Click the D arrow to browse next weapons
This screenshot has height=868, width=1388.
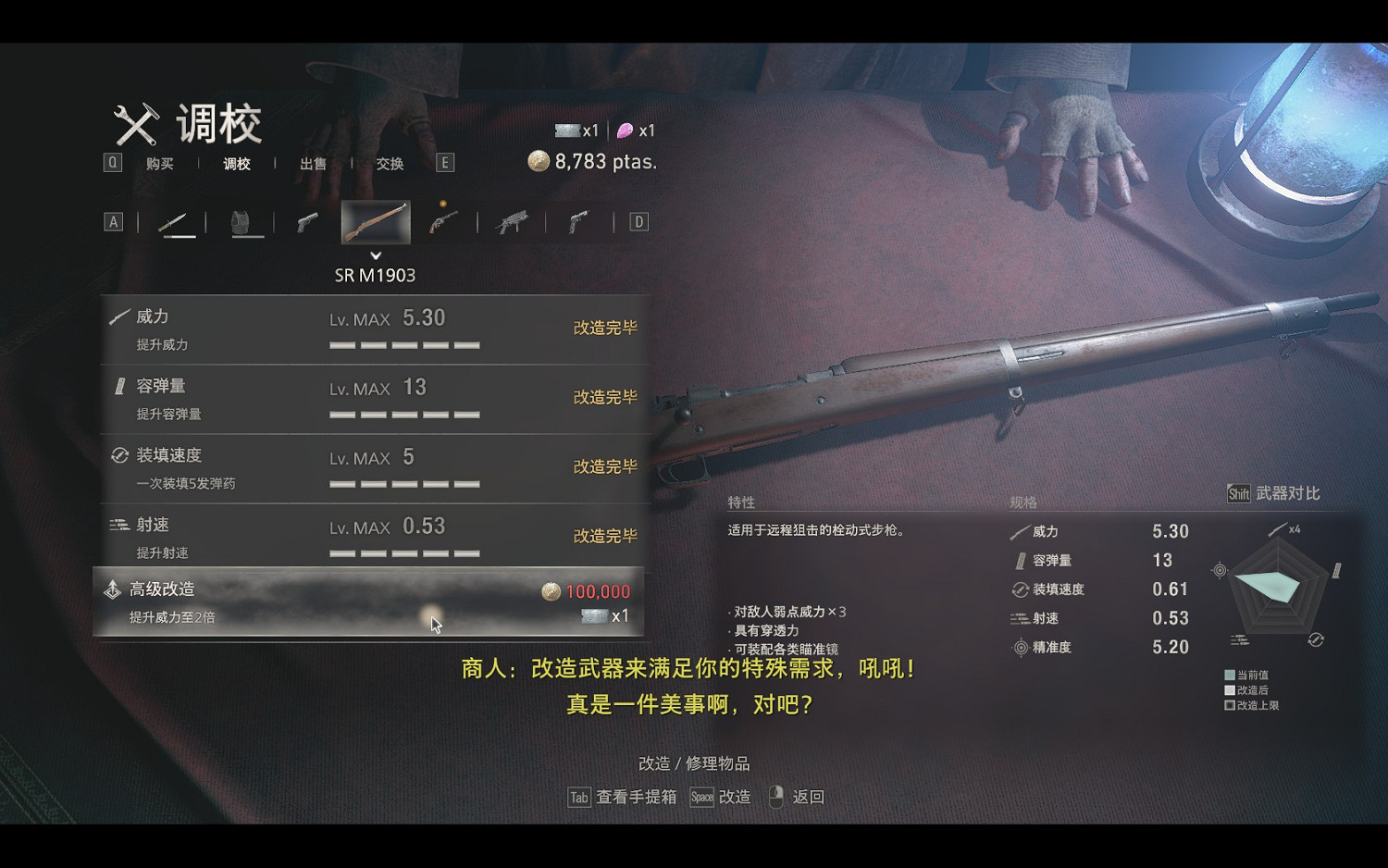click(x=637, y=222)
